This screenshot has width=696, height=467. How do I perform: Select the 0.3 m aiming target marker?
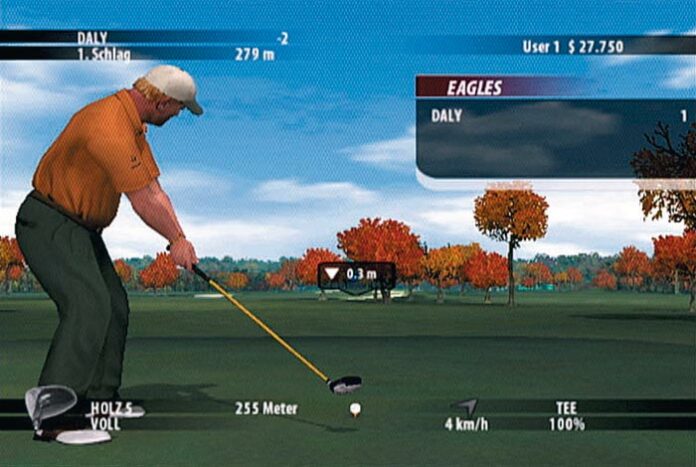[x=356, y=274]
